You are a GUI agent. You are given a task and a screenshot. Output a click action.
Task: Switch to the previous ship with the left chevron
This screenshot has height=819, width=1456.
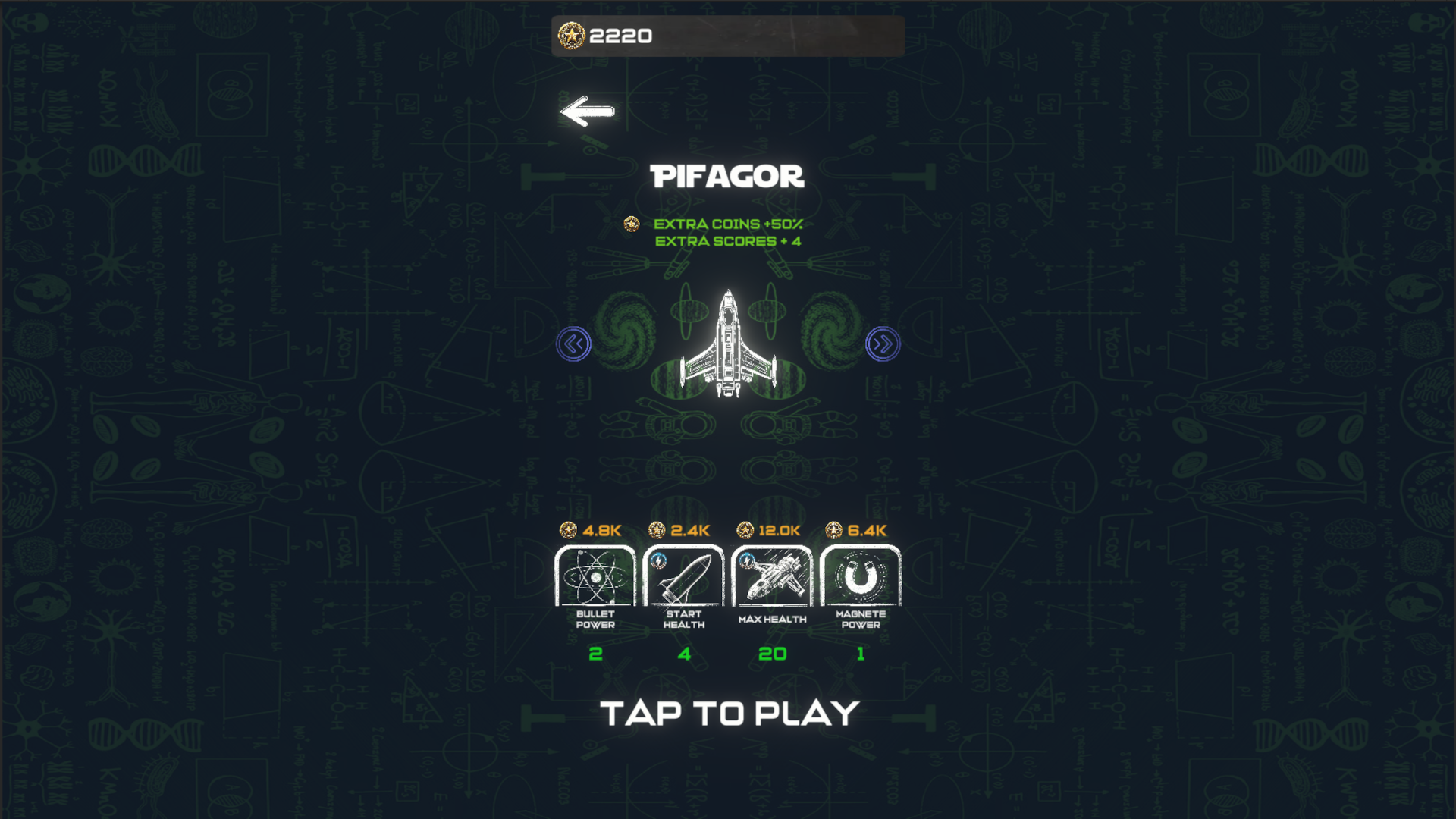coord(574,343)
